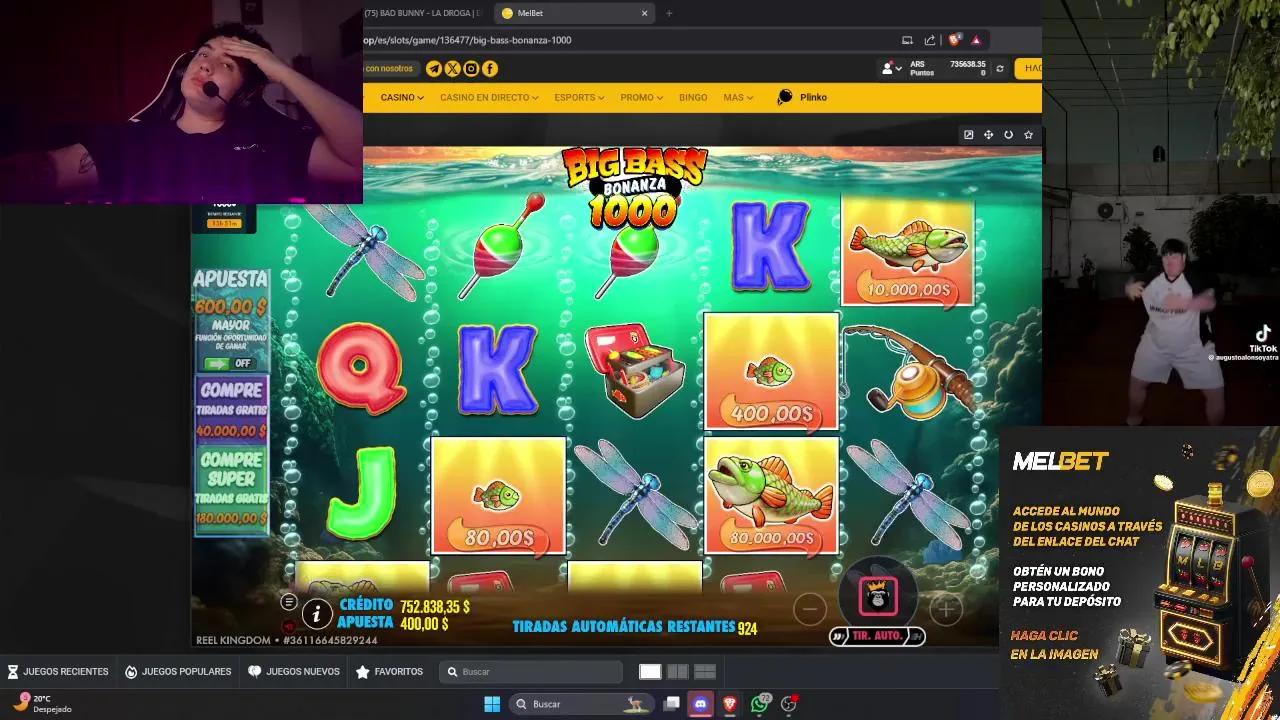Screen dimensions: 1280x720
Task: Open MelBet's Telegram channel icon
Action: [431, 68]
